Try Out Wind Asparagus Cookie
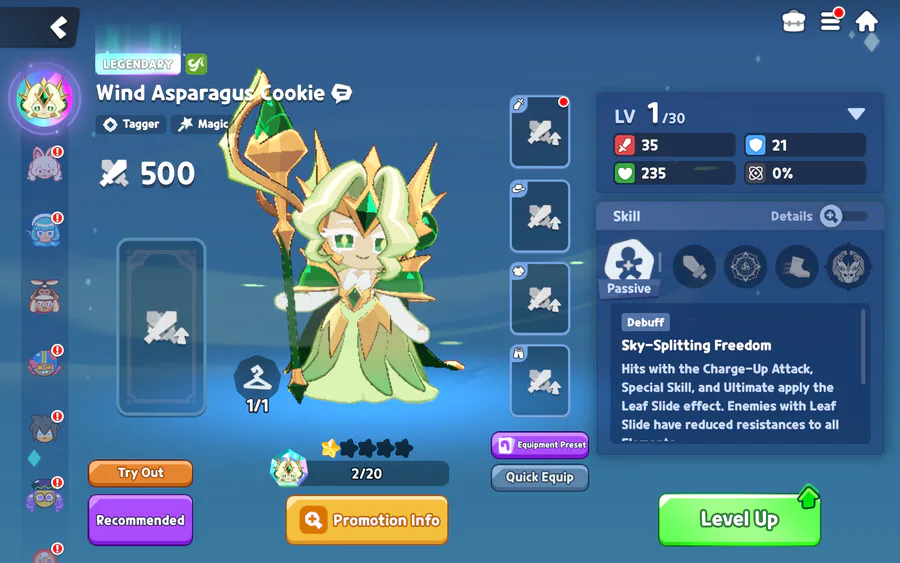900x563 pixels. 140,473
